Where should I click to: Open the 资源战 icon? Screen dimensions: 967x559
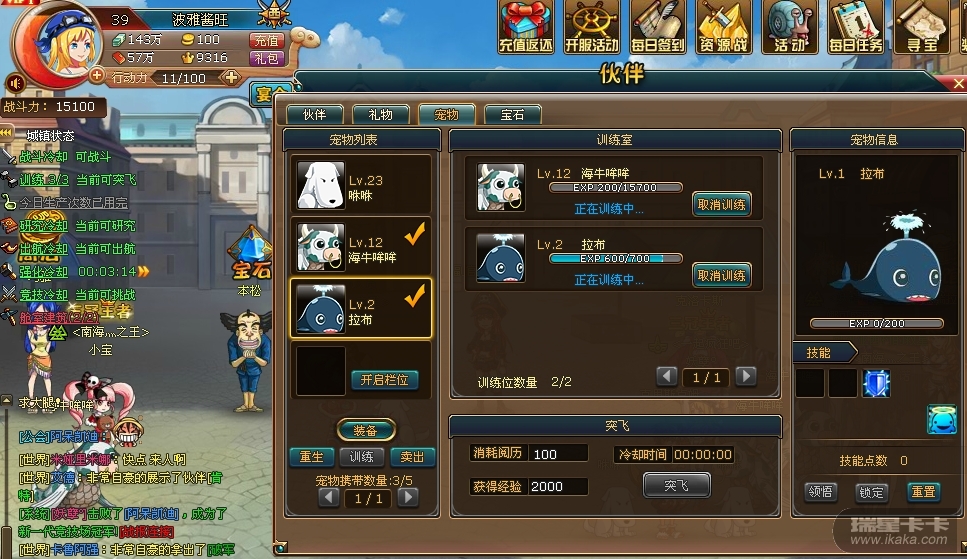pyautogui.click(x=723, y=26)
